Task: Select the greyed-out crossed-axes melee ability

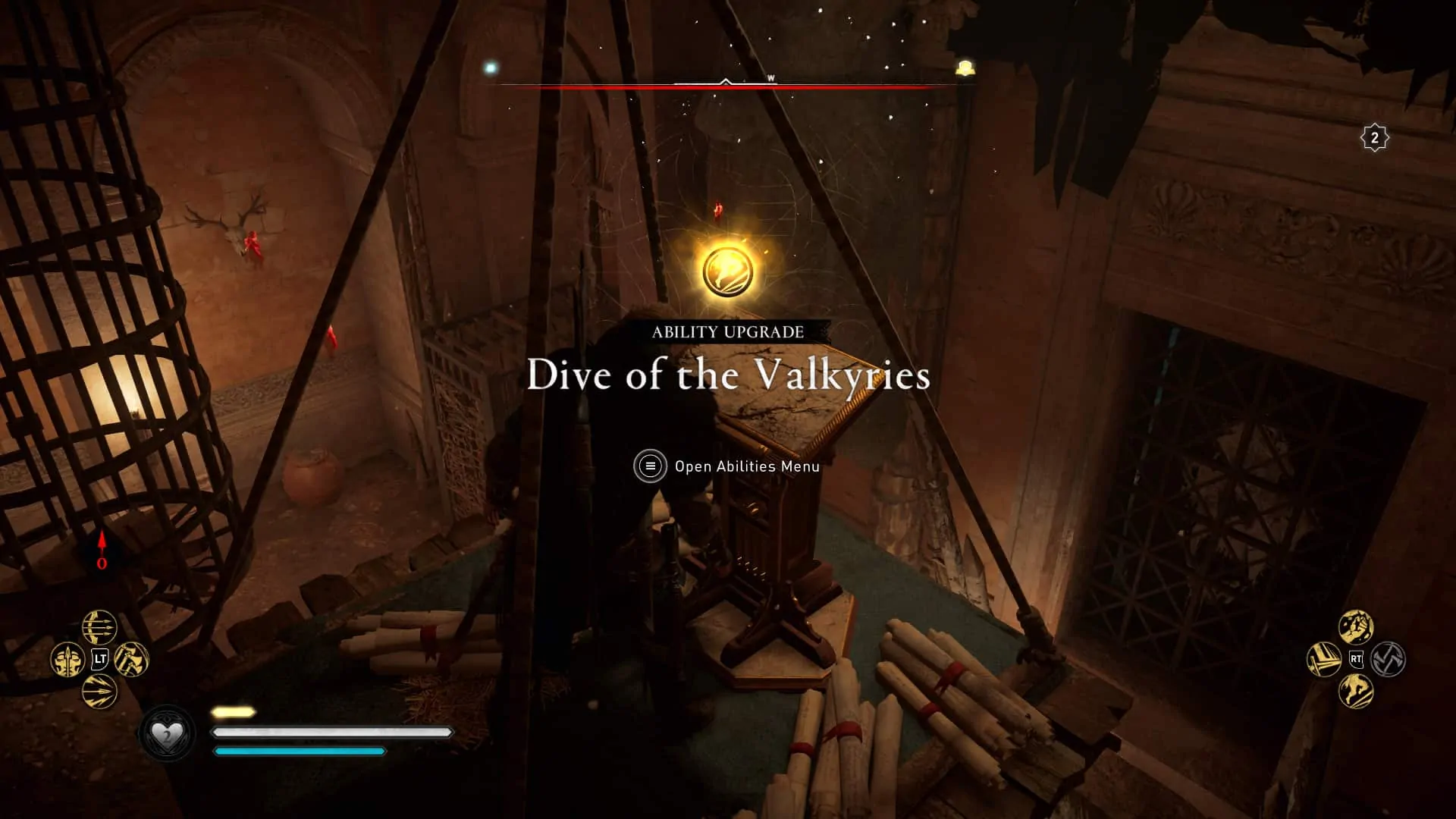Action: point(1388,659)
